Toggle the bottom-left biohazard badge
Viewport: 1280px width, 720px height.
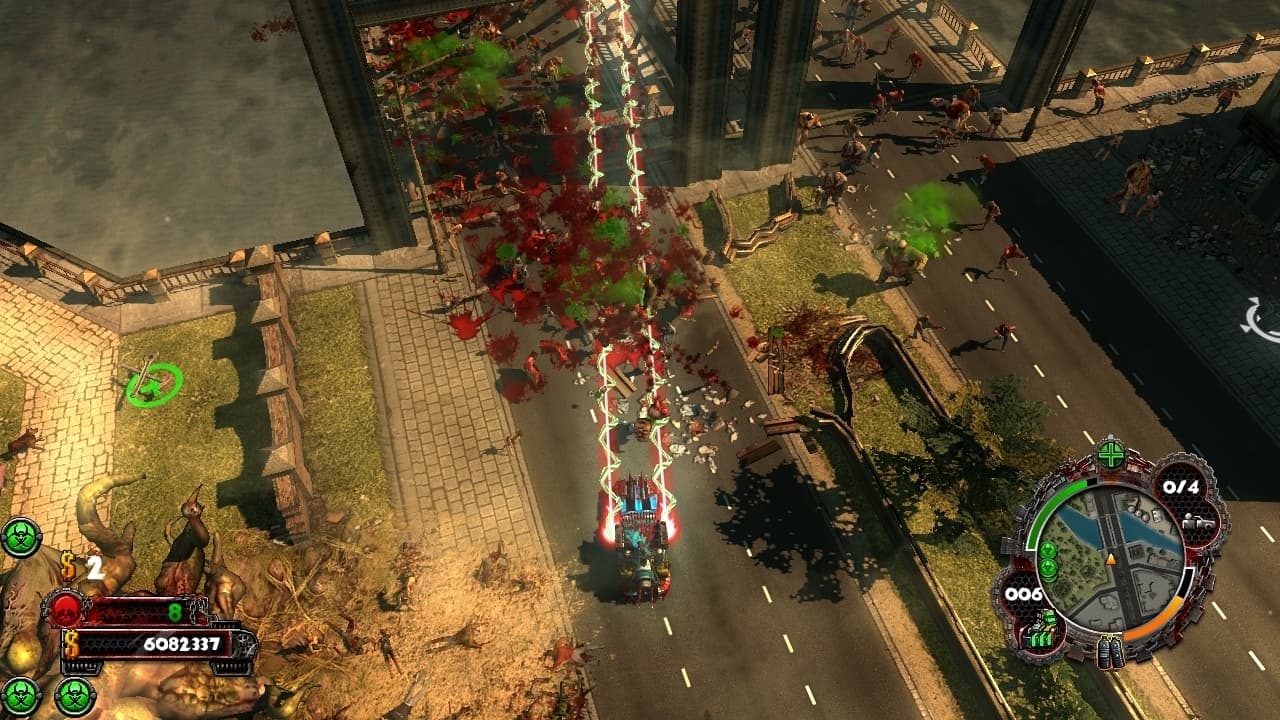point(20,695)
